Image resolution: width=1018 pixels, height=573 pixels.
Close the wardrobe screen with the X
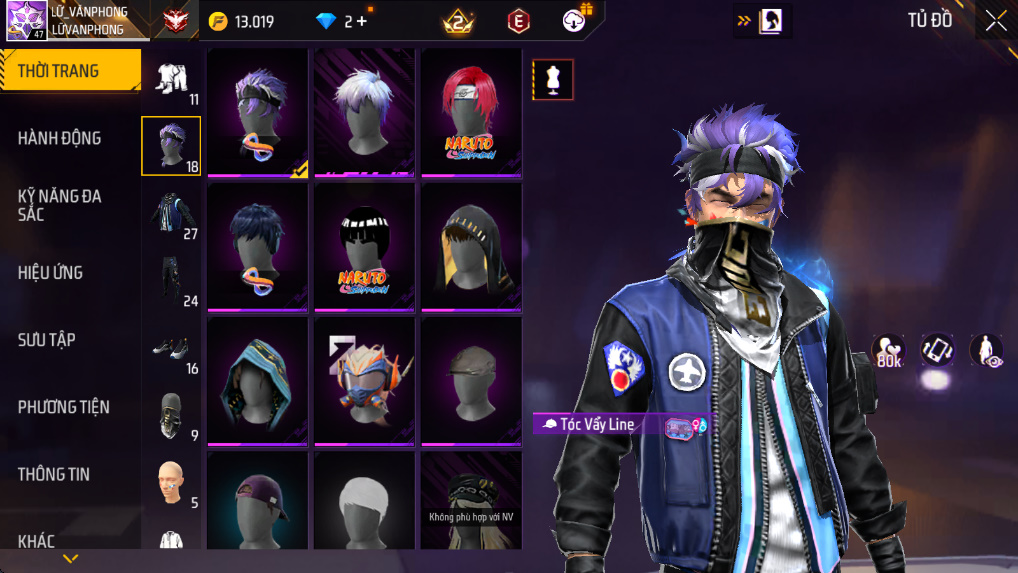pyautogui.click(x=995, y=21)
